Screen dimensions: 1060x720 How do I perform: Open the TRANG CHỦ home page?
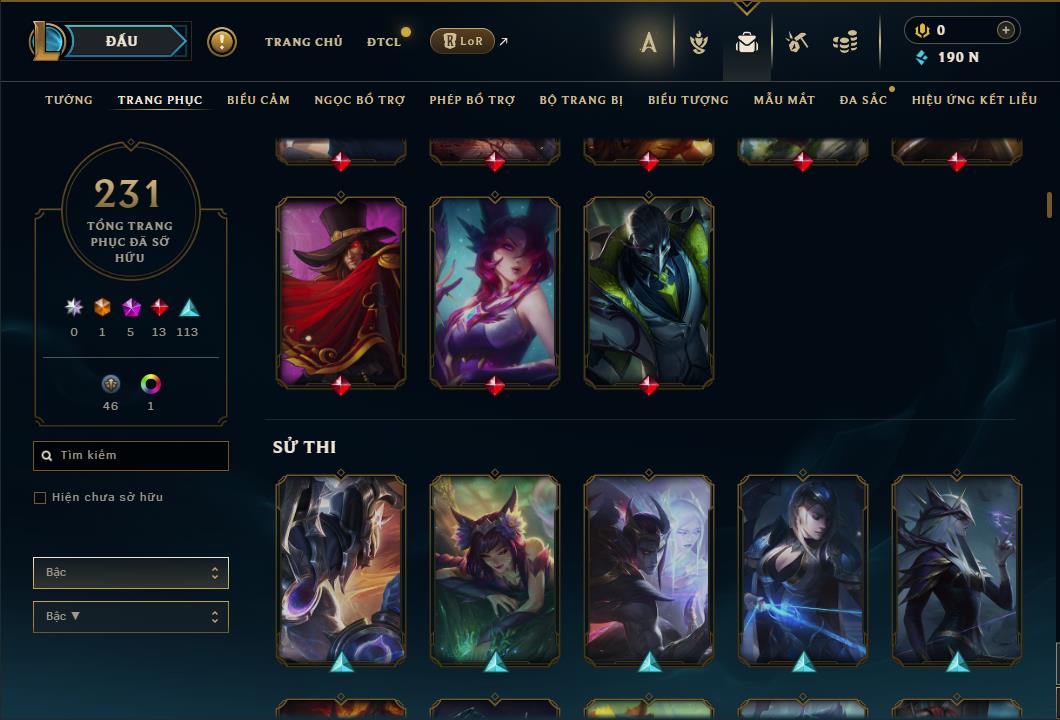303,42
